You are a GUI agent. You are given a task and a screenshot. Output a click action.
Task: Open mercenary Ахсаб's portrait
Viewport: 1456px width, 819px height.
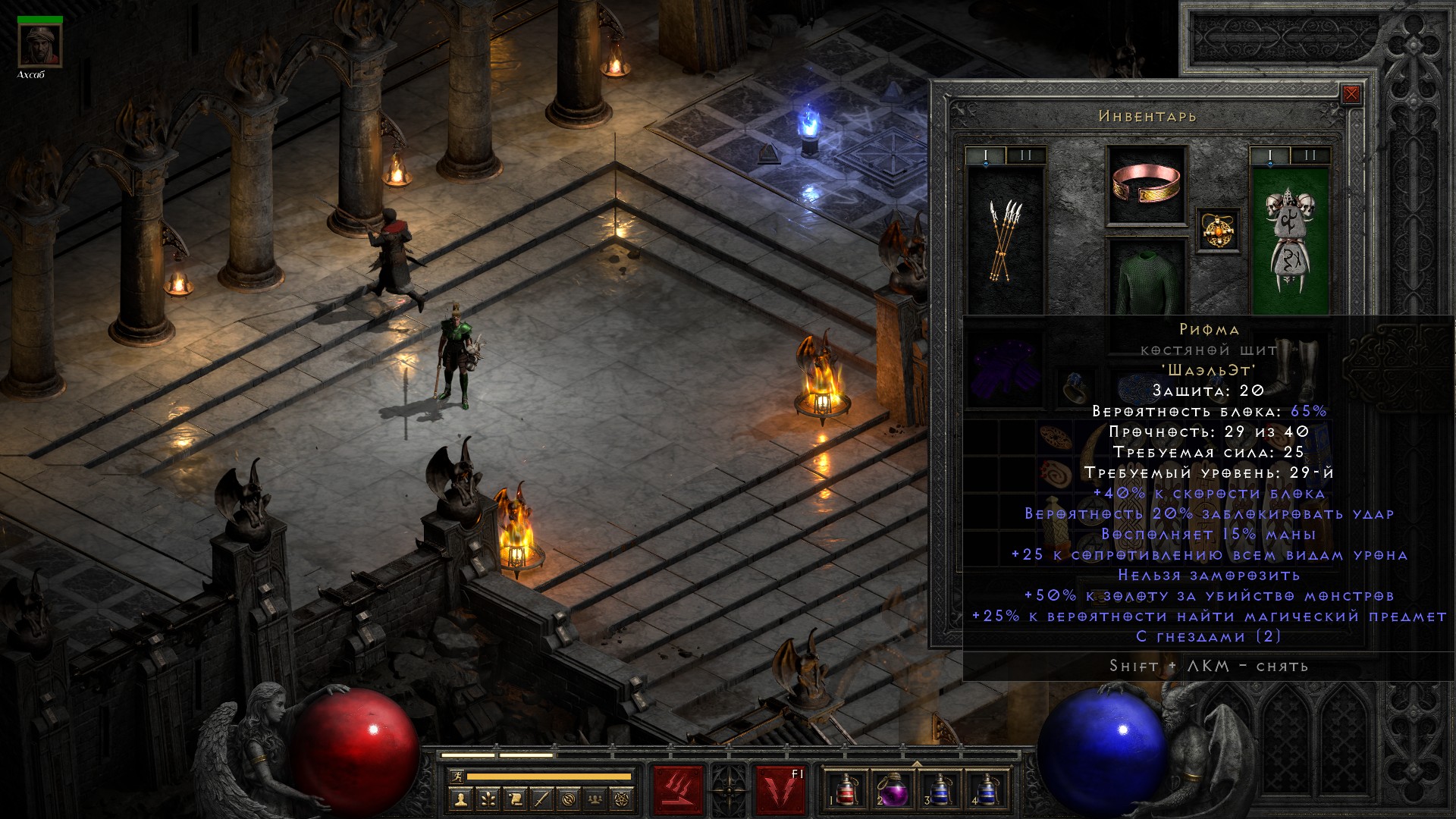coord(39,45)
